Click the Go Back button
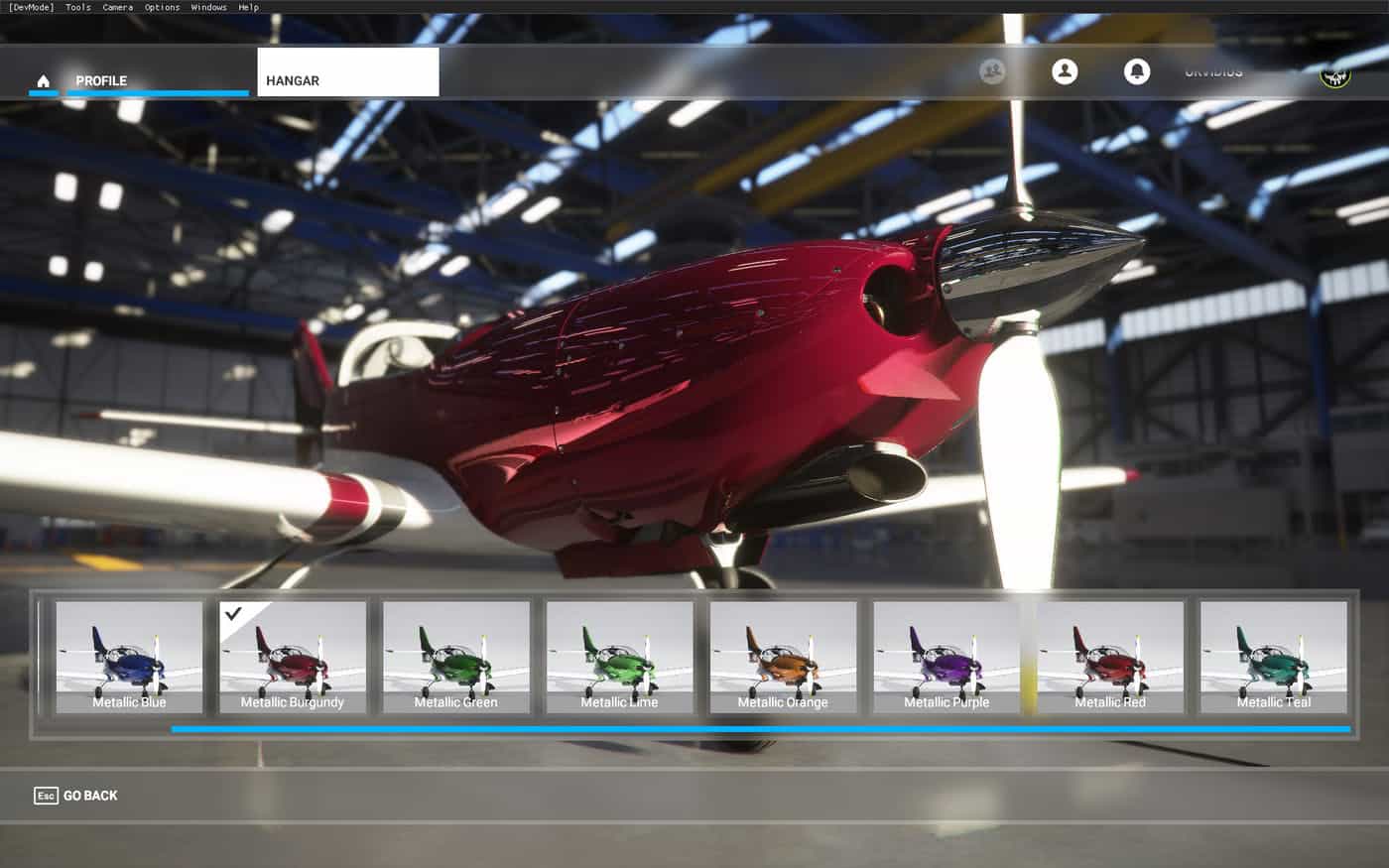 click(x=76, y=796)
